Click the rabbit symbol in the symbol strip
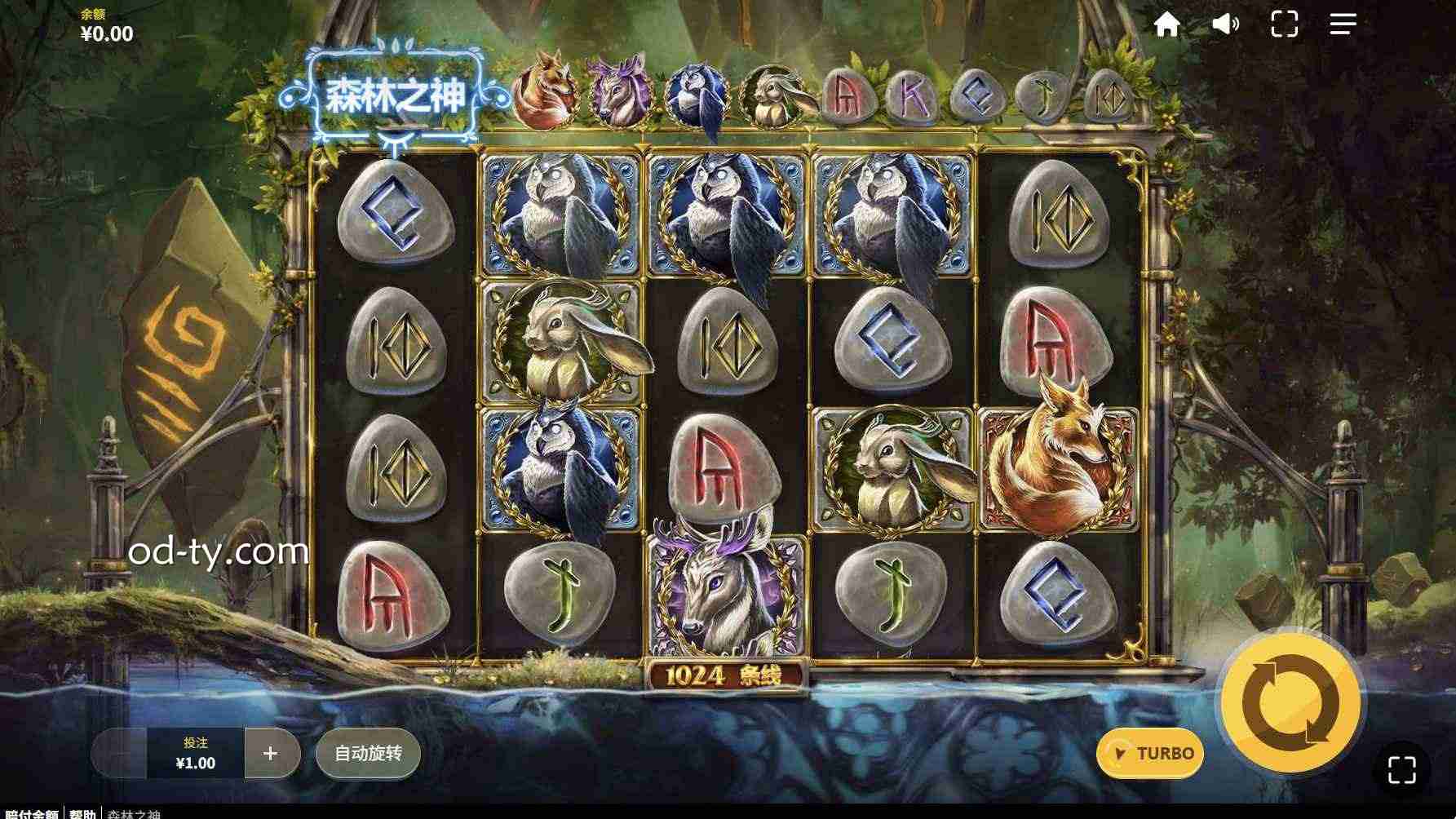This screenshot has height=819, width=1456. click(771, 92)
